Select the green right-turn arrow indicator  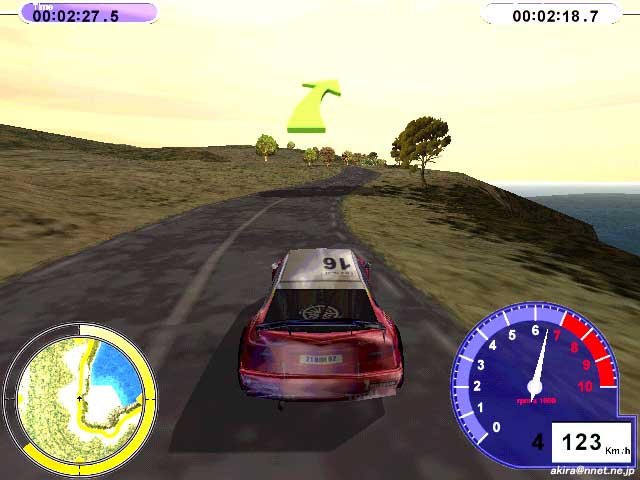[311, 108]
